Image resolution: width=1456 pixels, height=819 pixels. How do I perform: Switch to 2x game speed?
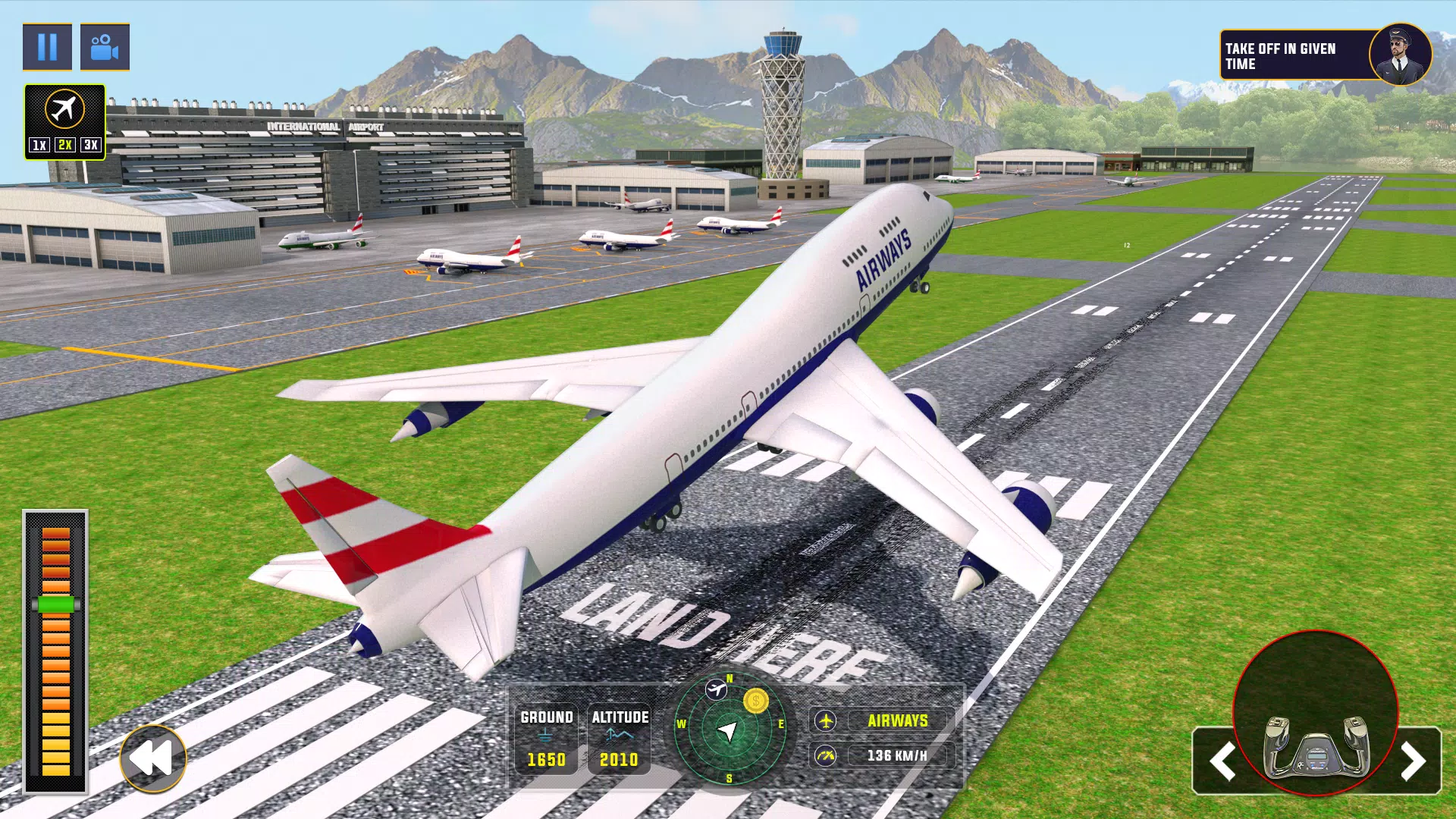click(x=64, y=145)
